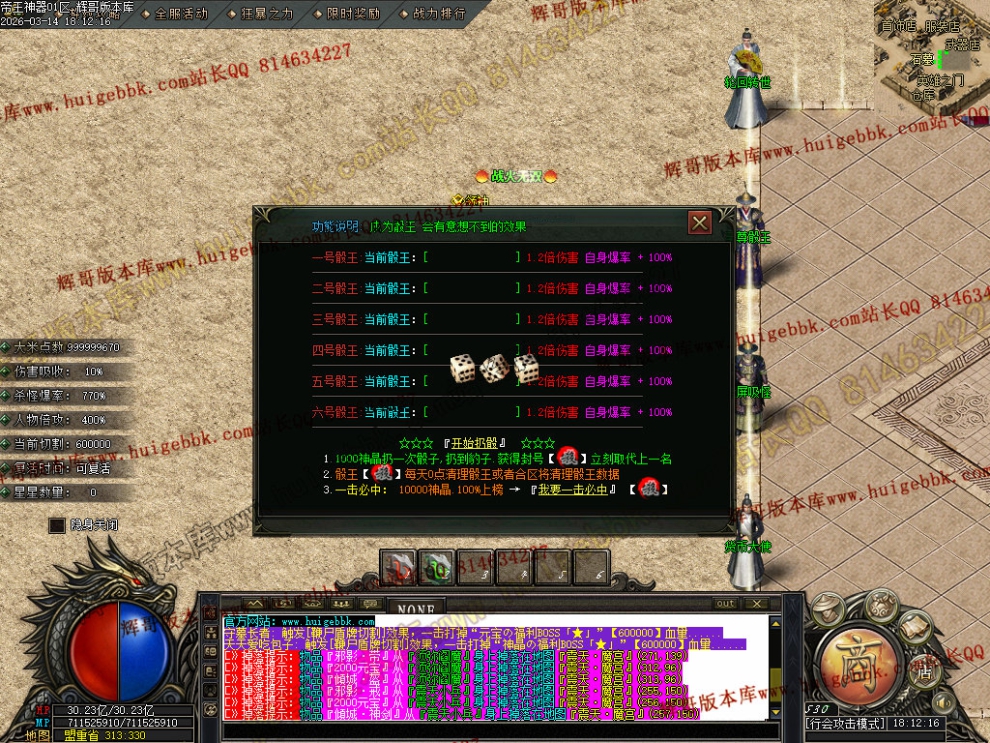
Task: Toggle the 隐身关闭 stealth checkbox
Action: tap(58, 525)
